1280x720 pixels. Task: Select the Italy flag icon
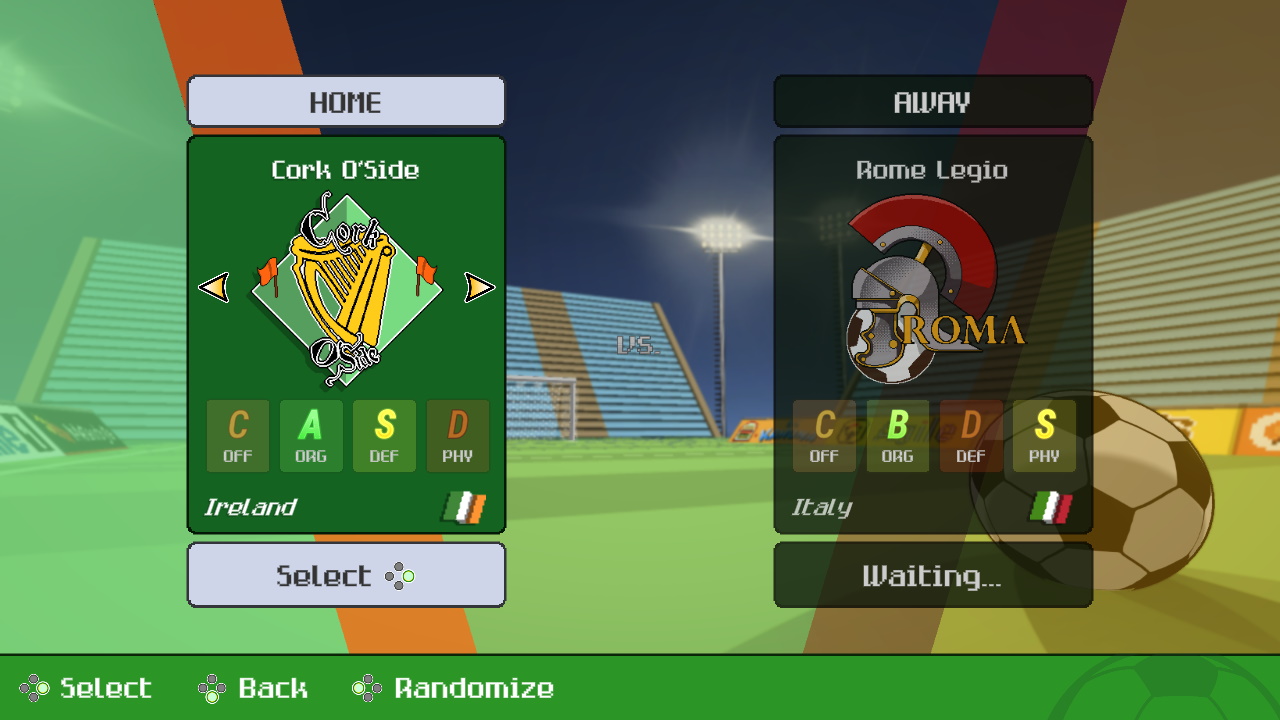point(1050,507)
